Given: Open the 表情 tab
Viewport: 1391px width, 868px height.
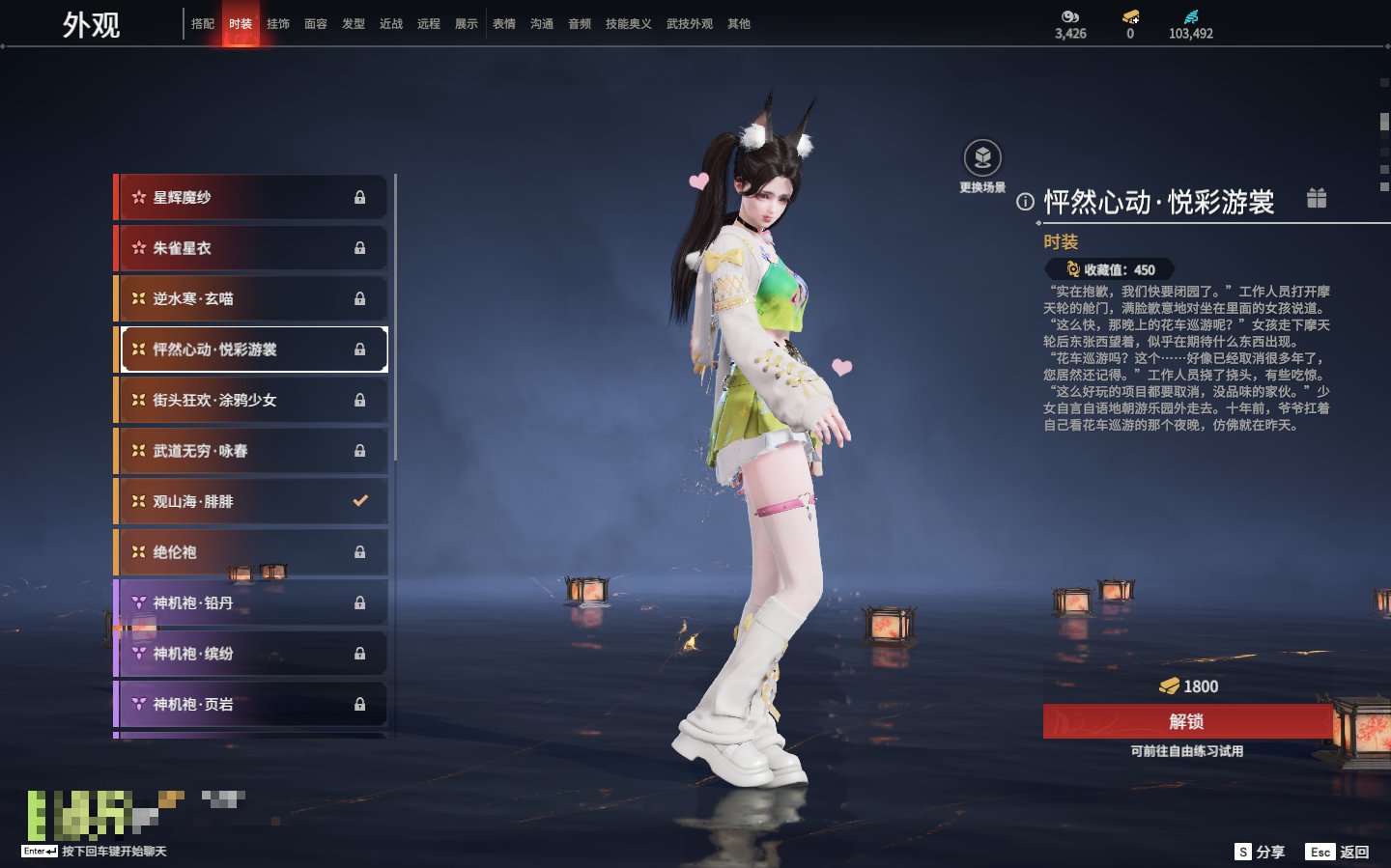Looking at the screenshot, I should click(x=504, y=24).
